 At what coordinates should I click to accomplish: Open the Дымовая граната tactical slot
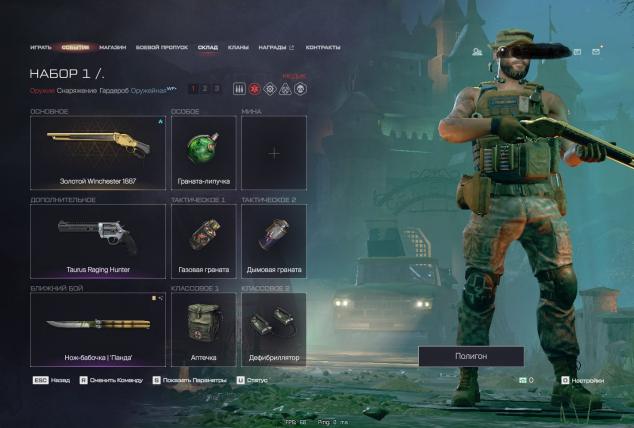click(273, 241)
